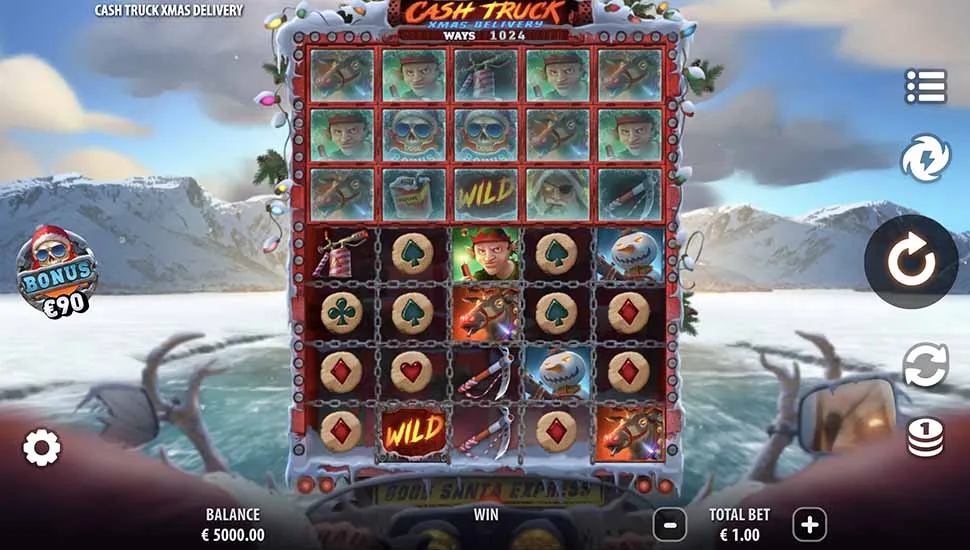Open the gear settings menu
This screenshot has height=550, width=970.
click(x=42, y=448)
